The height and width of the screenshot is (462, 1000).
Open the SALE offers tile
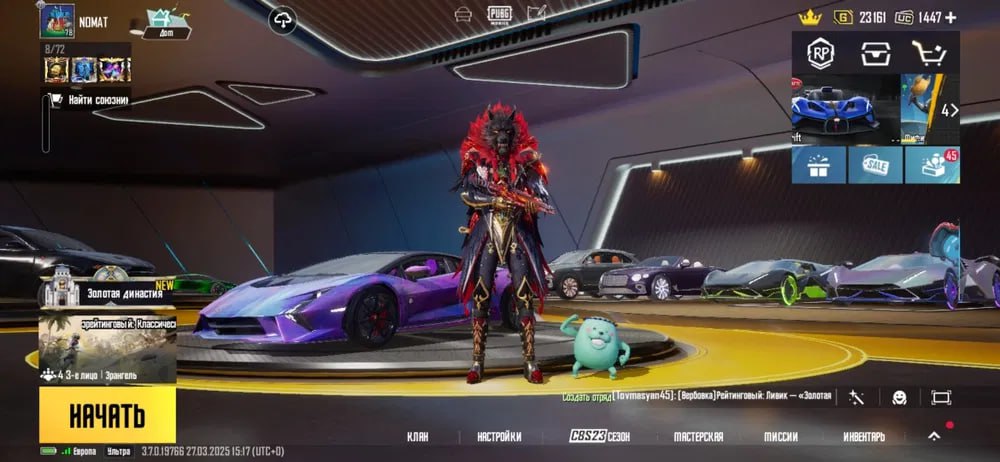pos(875,165)
